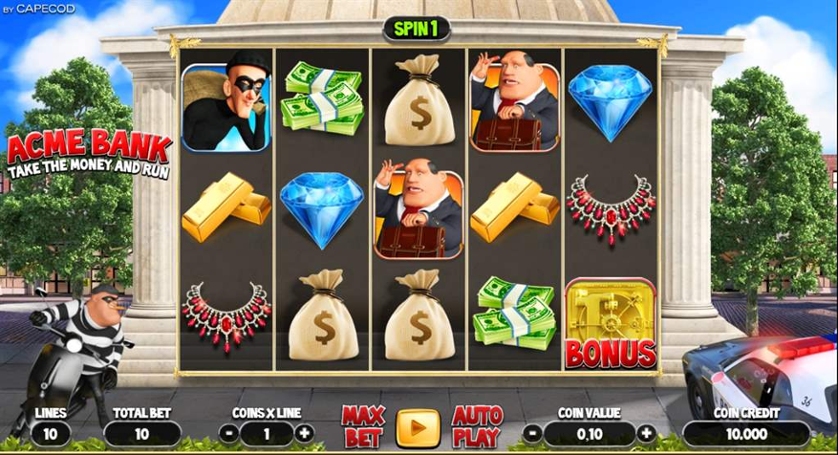Viewport: 838px width, 455px height.
Task: Set the wager with Max Bet
Action: coord(362,427)
